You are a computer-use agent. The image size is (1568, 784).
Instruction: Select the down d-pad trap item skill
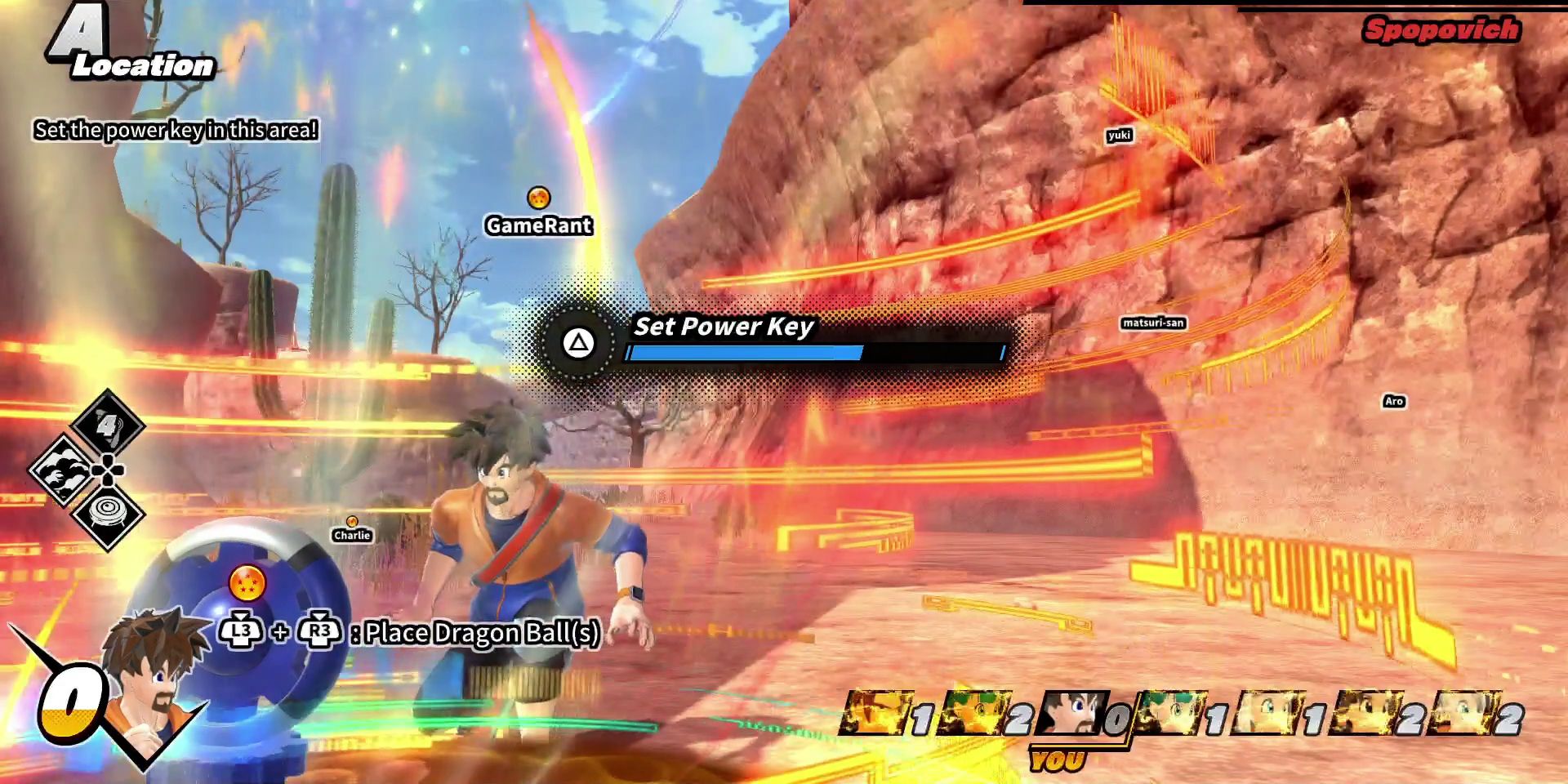click(109, 512)
